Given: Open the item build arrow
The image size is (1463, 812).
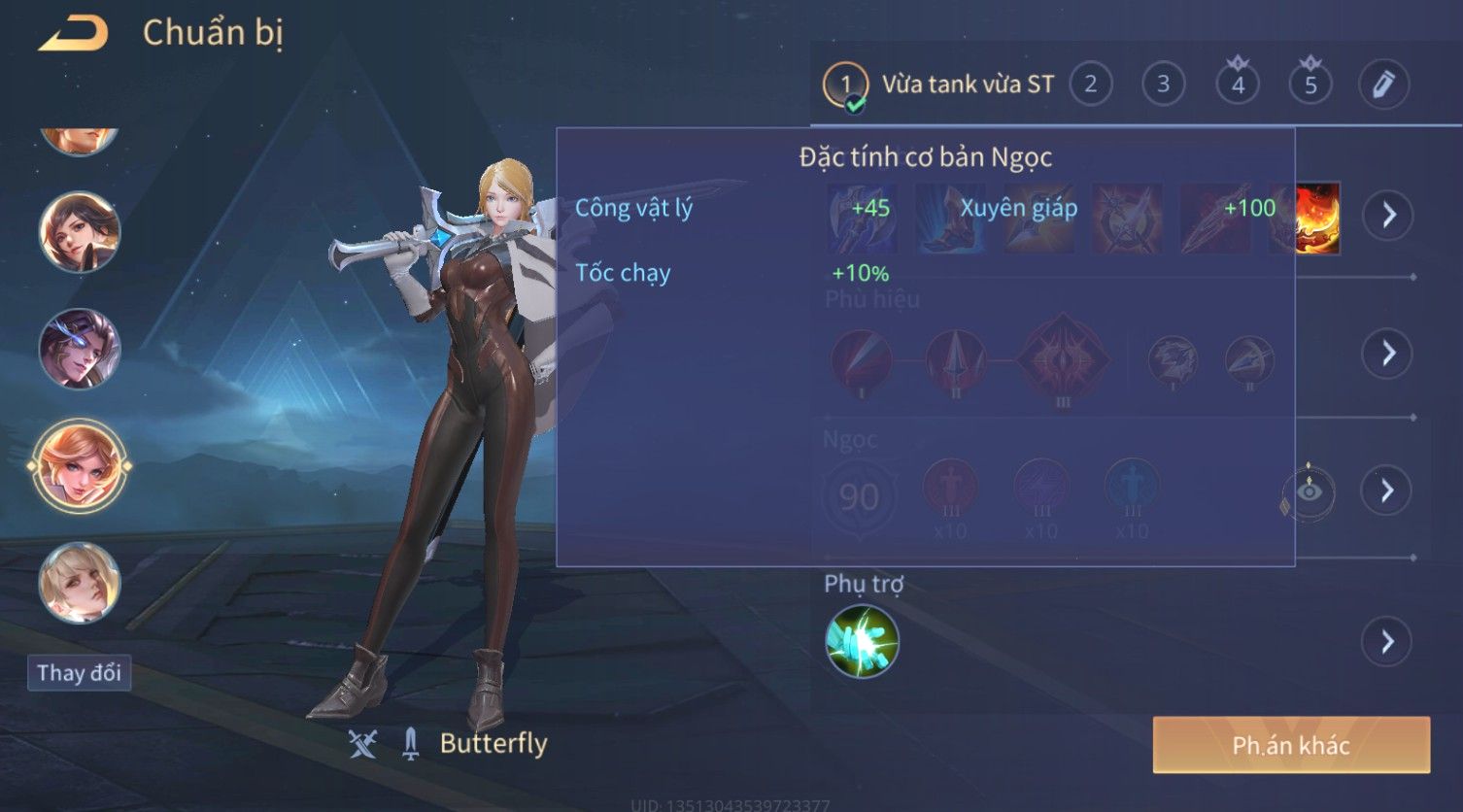Looking at the screenshot, I should click(1388, 215).
